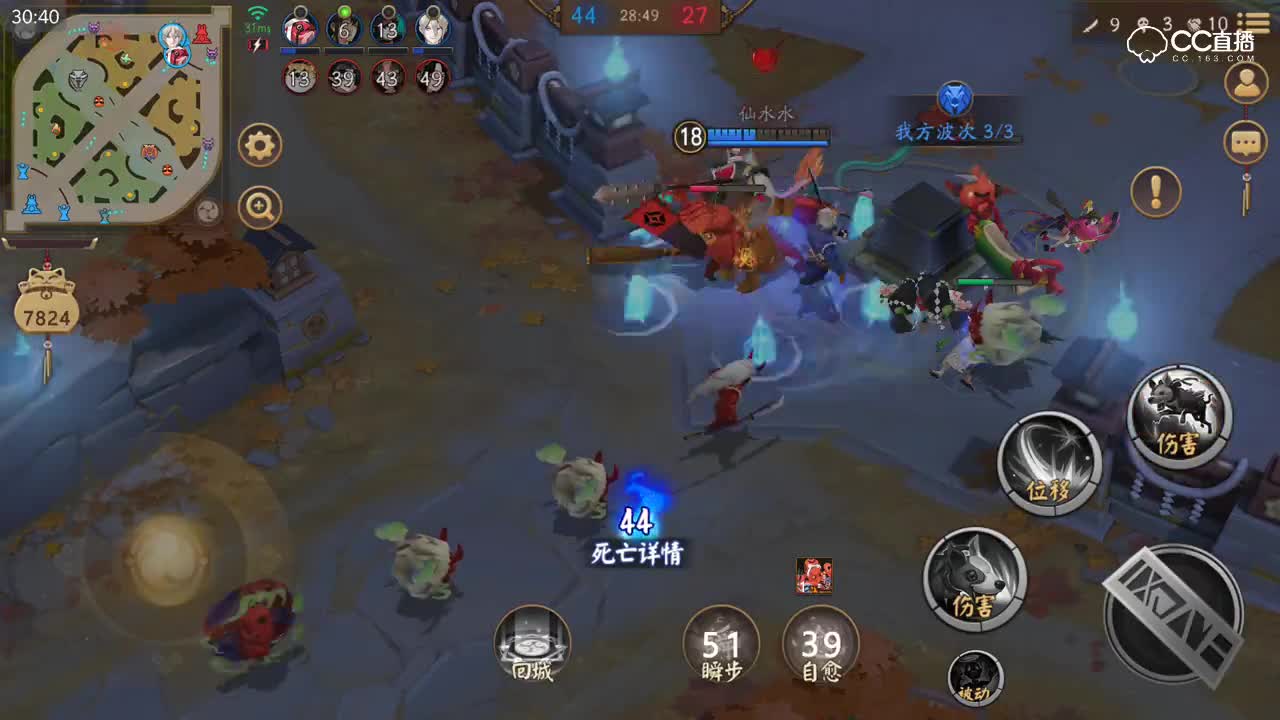Open the game settings gear
The image size is (1280, 720).
[260, 143]
